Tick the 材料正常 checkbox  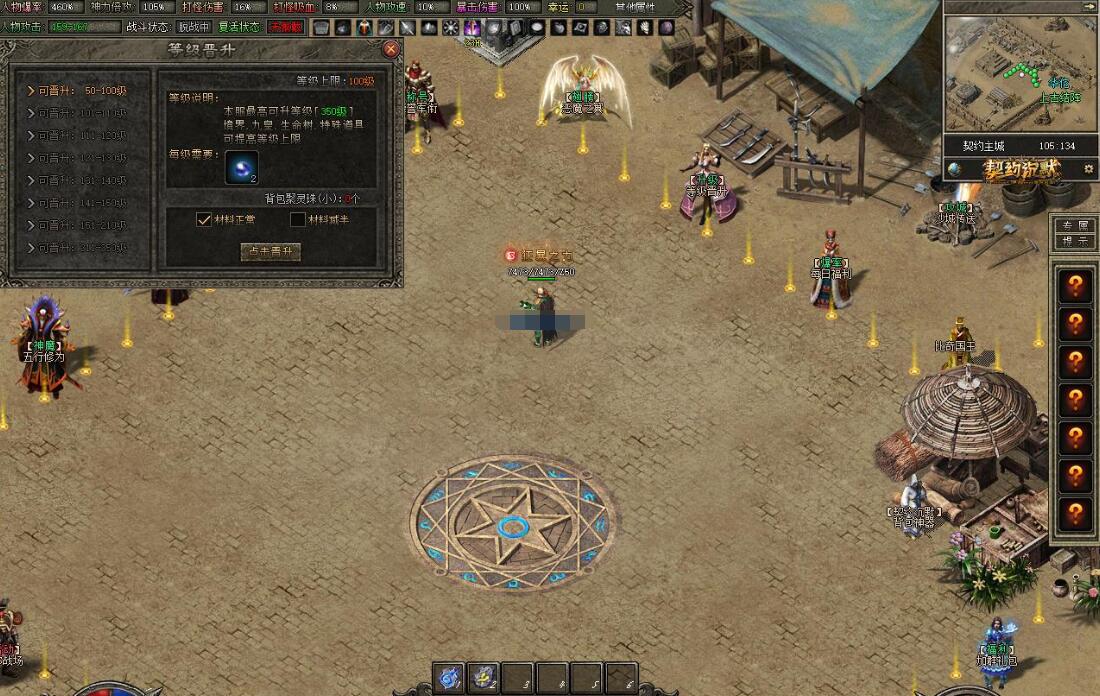click(204, 220)
